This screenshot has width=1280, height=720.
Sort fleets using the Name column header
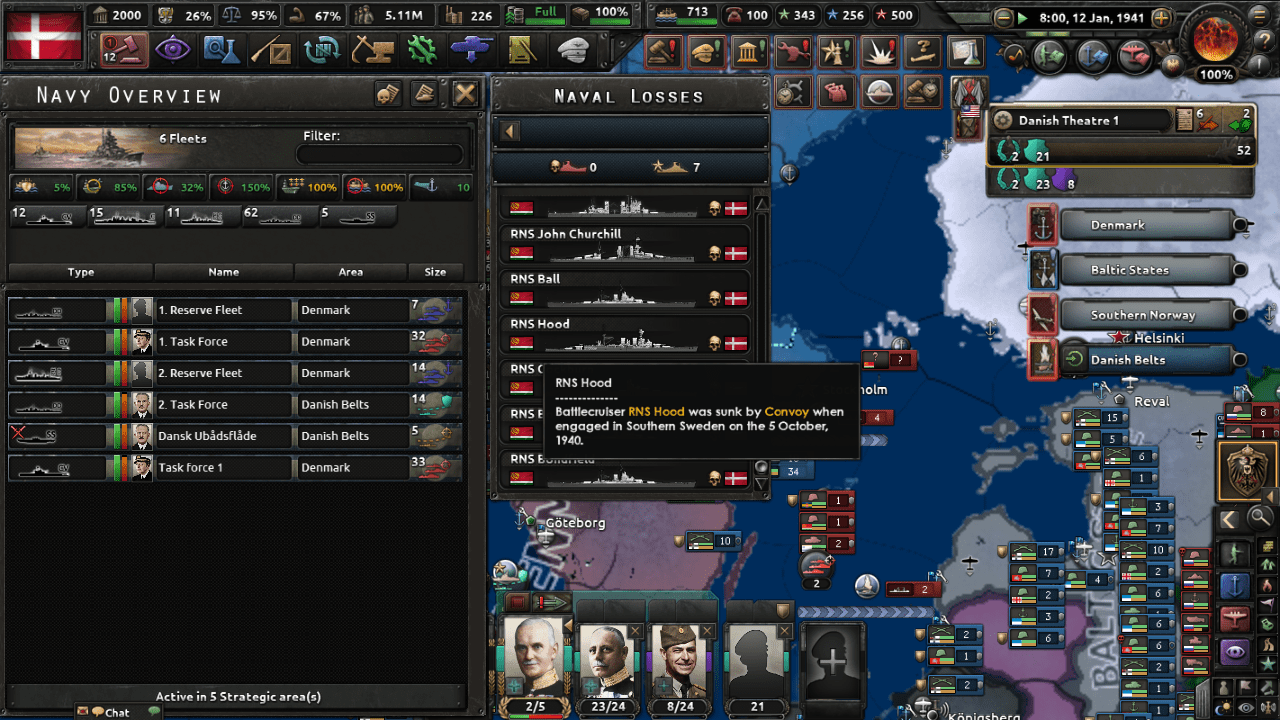(x=224, y=271)
